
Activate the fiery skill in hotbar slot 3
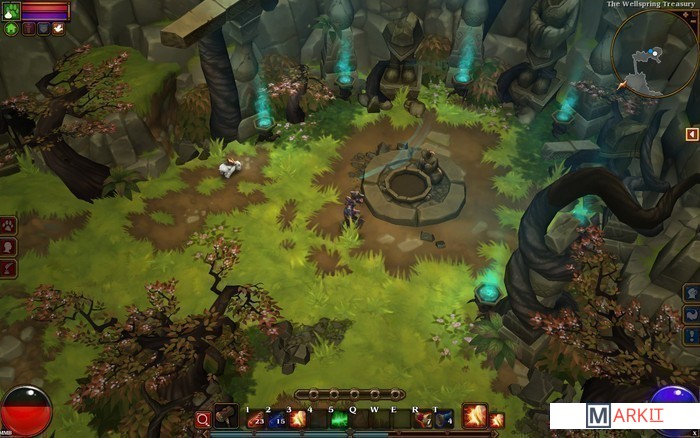(x=298, y=419)
